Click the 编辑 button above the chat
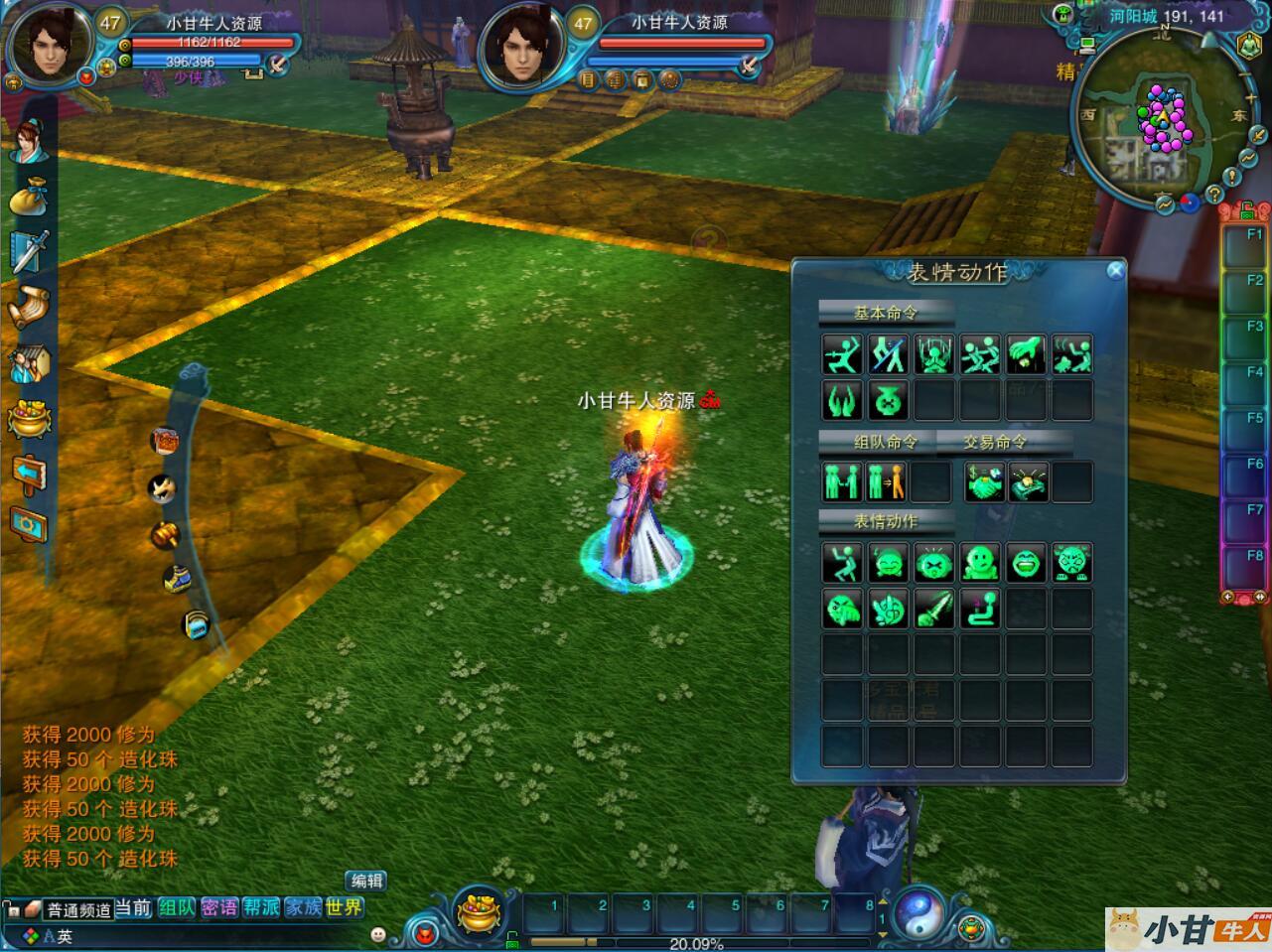This screenshot has width=1272, height=952. 366,881
